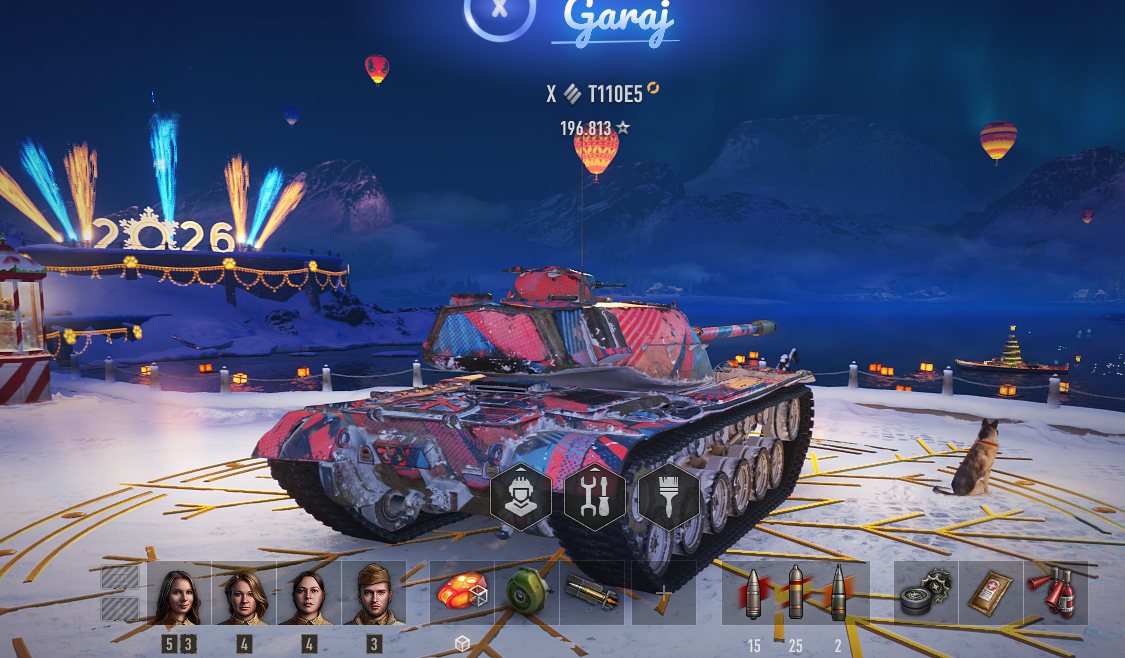Open the green round equipment slot
The image size is (1125, 658).
pos(526,593)
